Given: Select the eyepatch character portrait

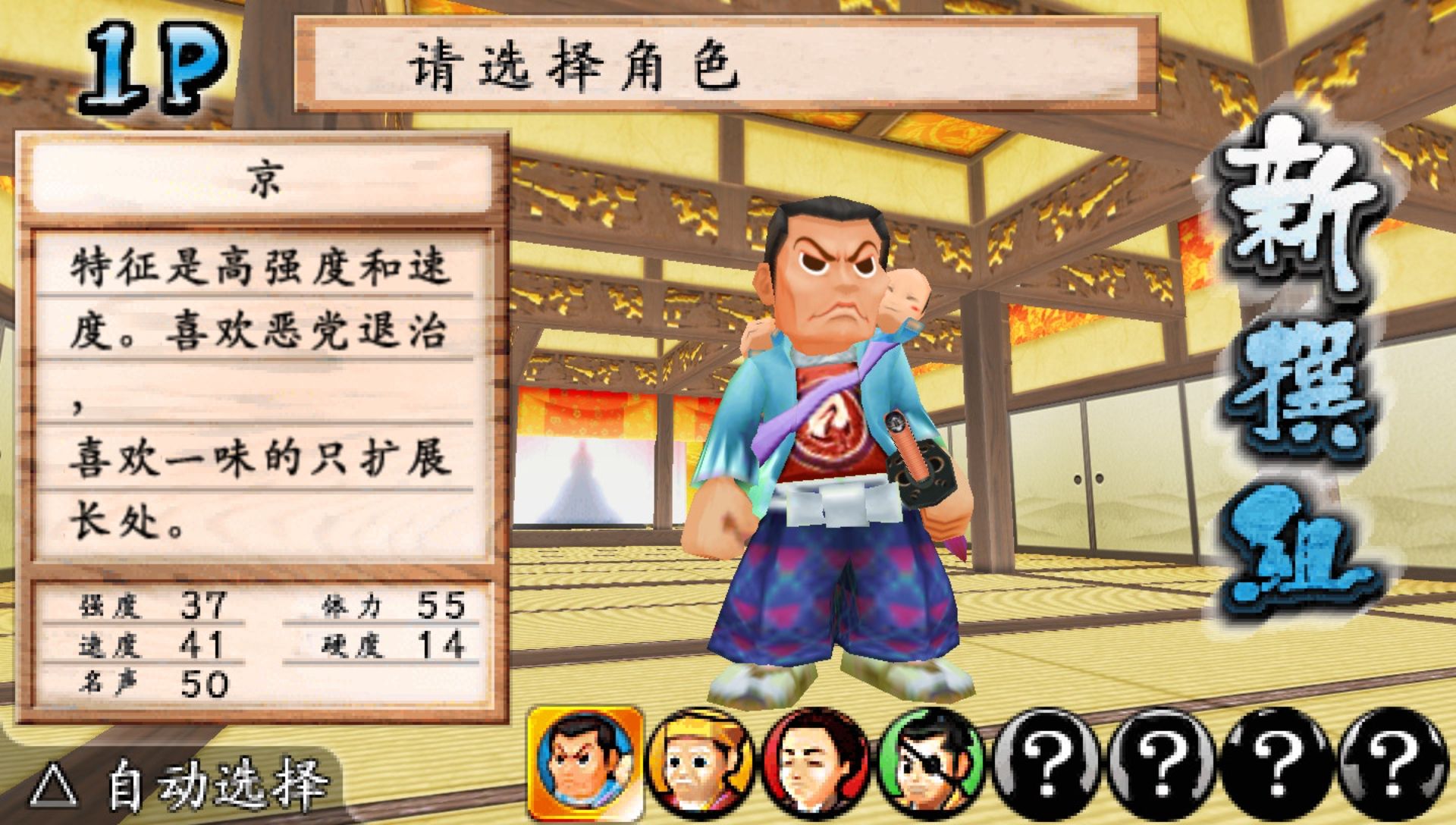Looking at the screenshot, I should coord(931,764).
